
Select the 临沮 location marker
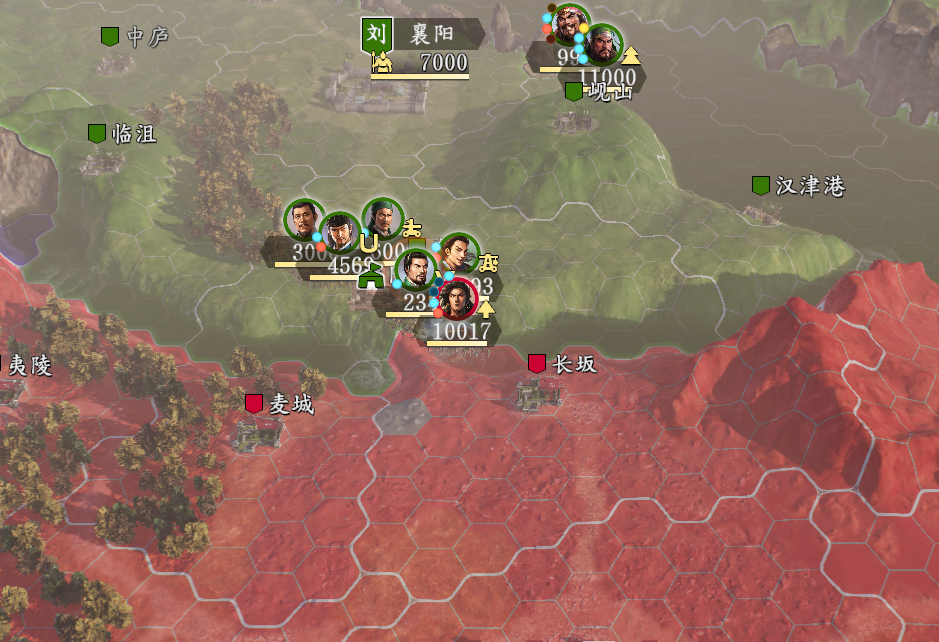(97, 134)
